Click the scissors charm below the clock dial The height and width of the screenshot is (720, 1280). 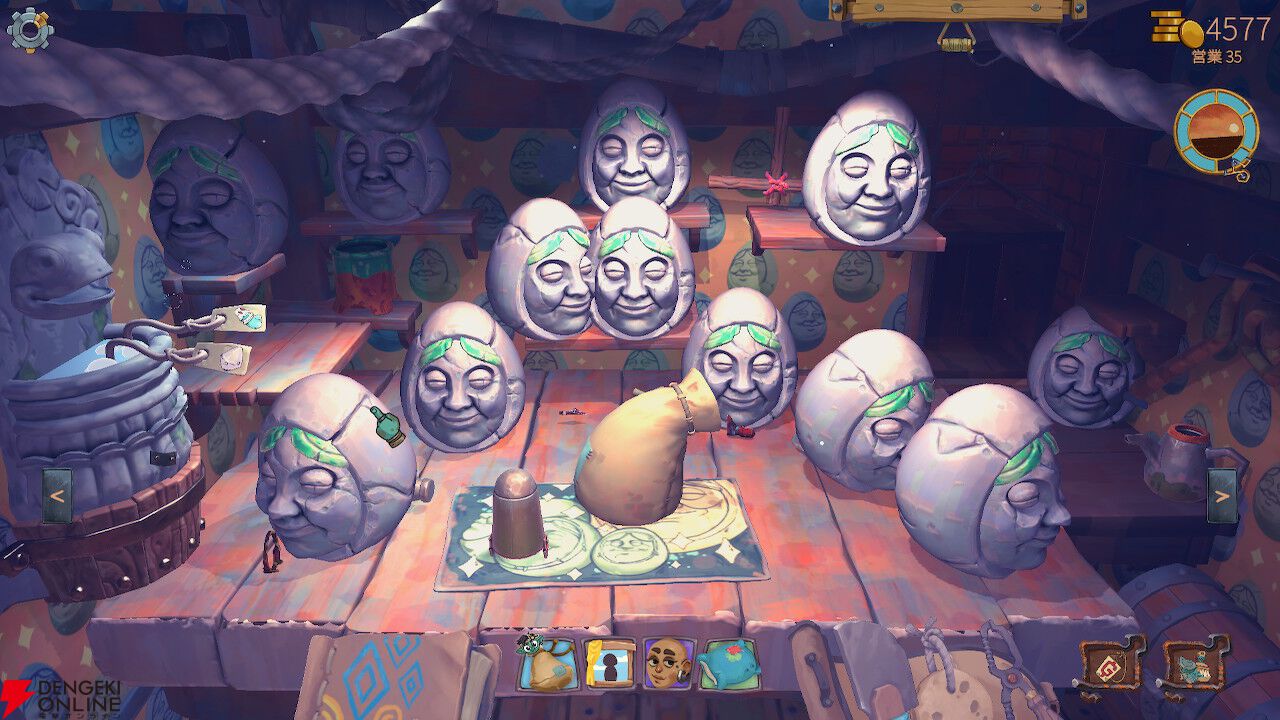1238,172
